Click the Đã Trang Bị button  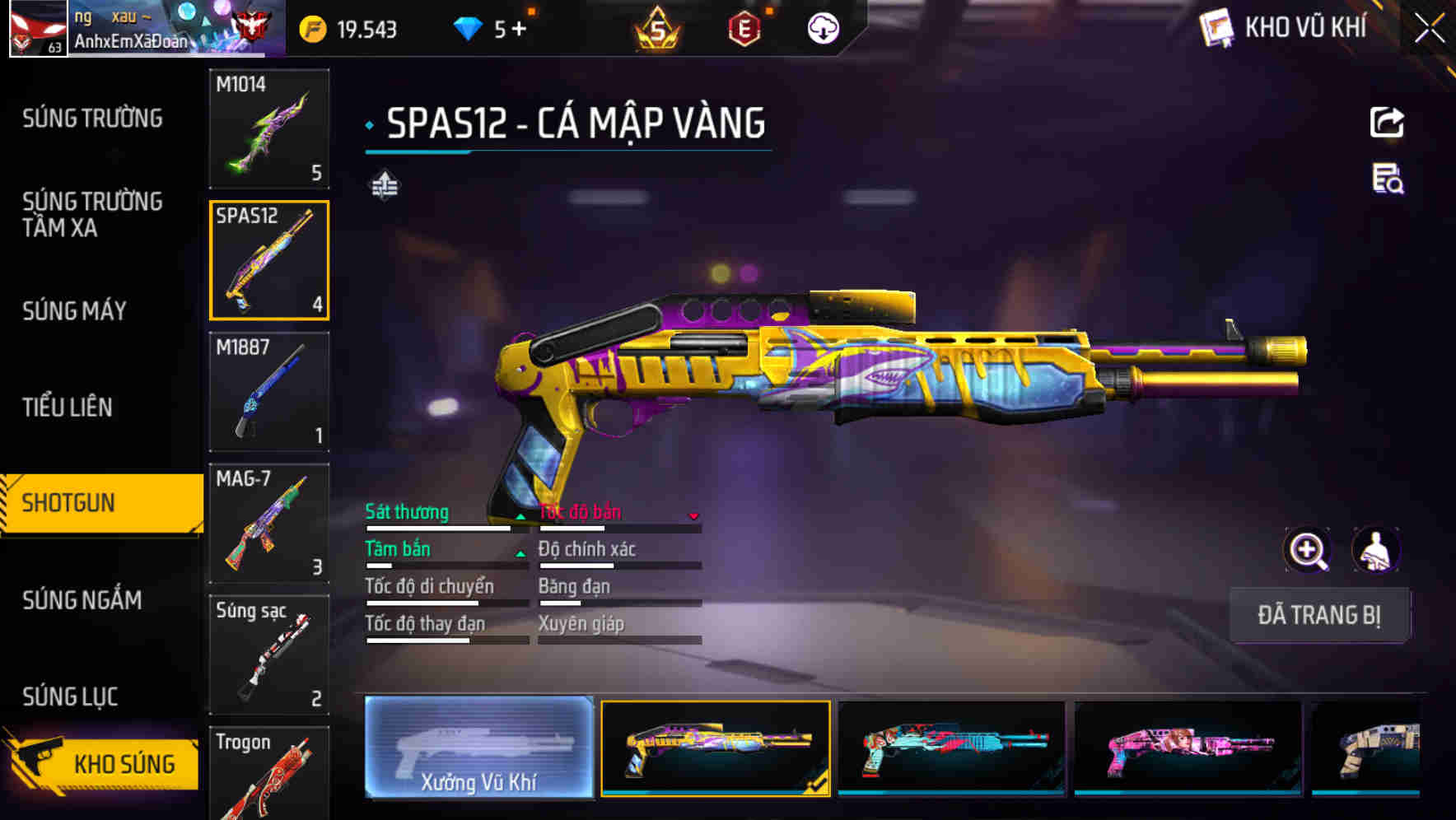(1318, 615)
